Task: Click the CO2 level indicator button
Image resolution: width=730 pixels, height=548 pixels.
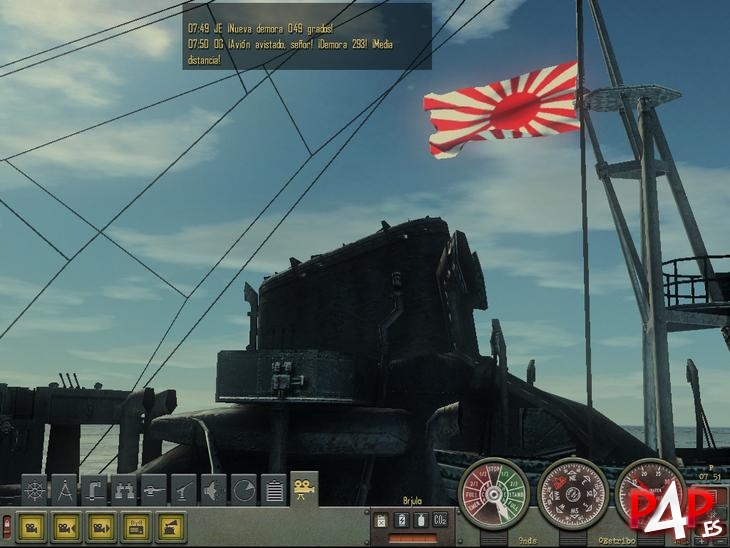Action: click(439, 520)
